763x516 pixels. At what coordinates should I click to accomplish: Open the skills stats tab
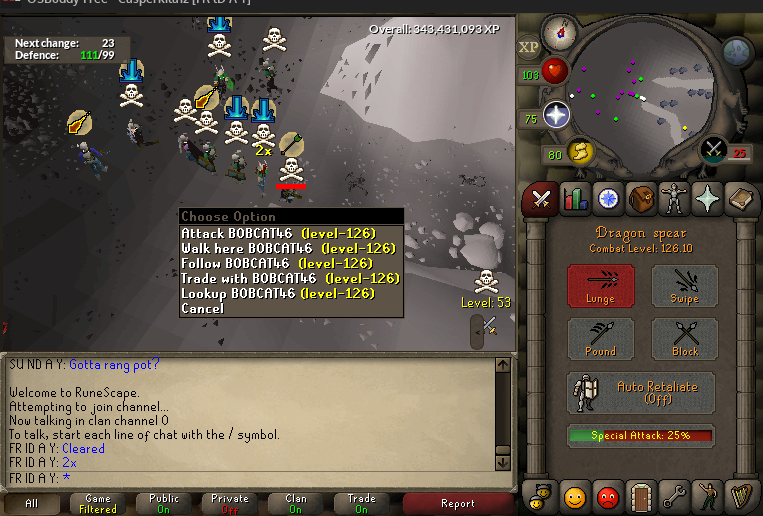point(575,198)
